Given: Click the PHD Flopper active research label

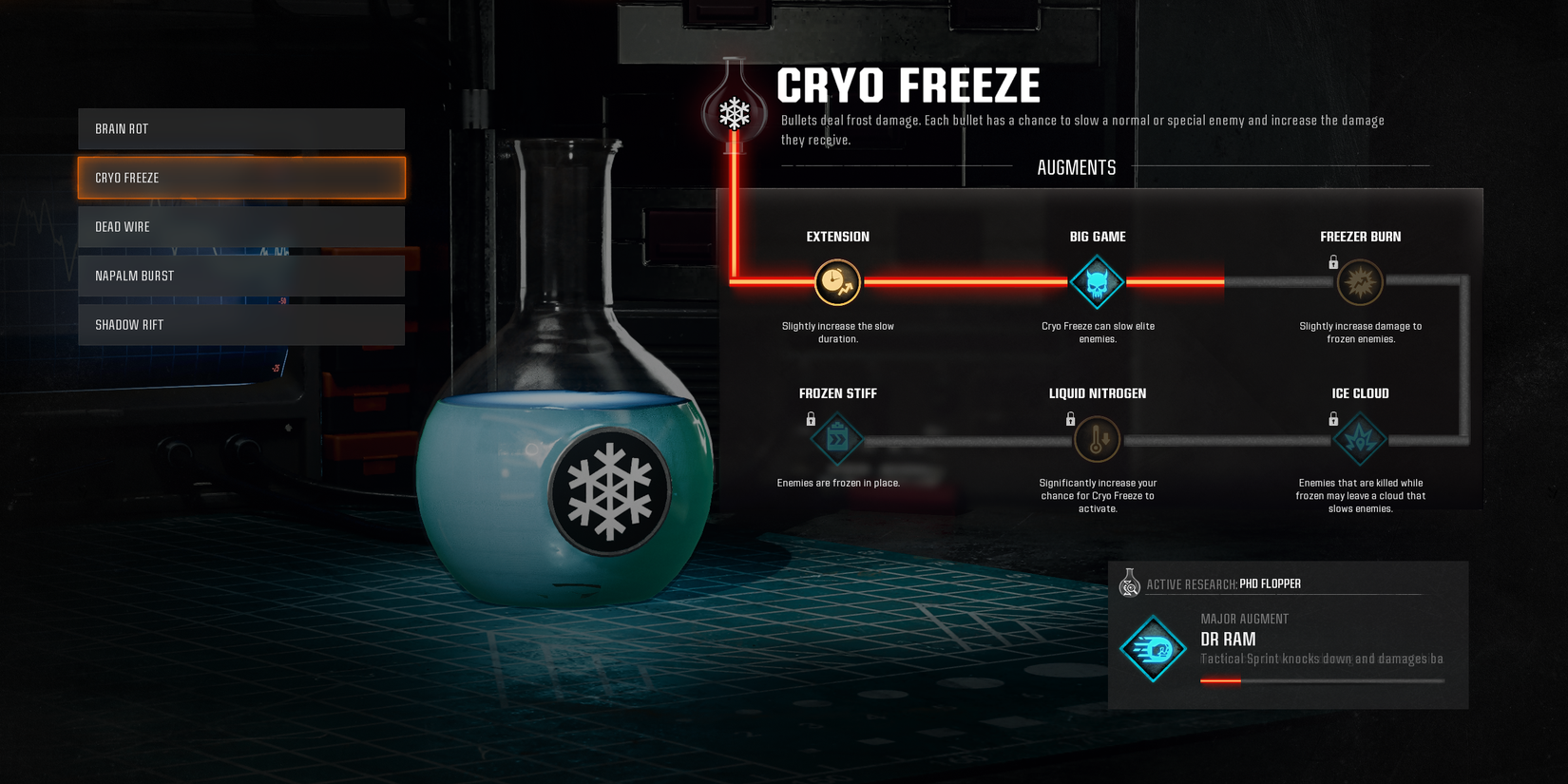Looking at the screenshot, I should [x=1271, y=583].
